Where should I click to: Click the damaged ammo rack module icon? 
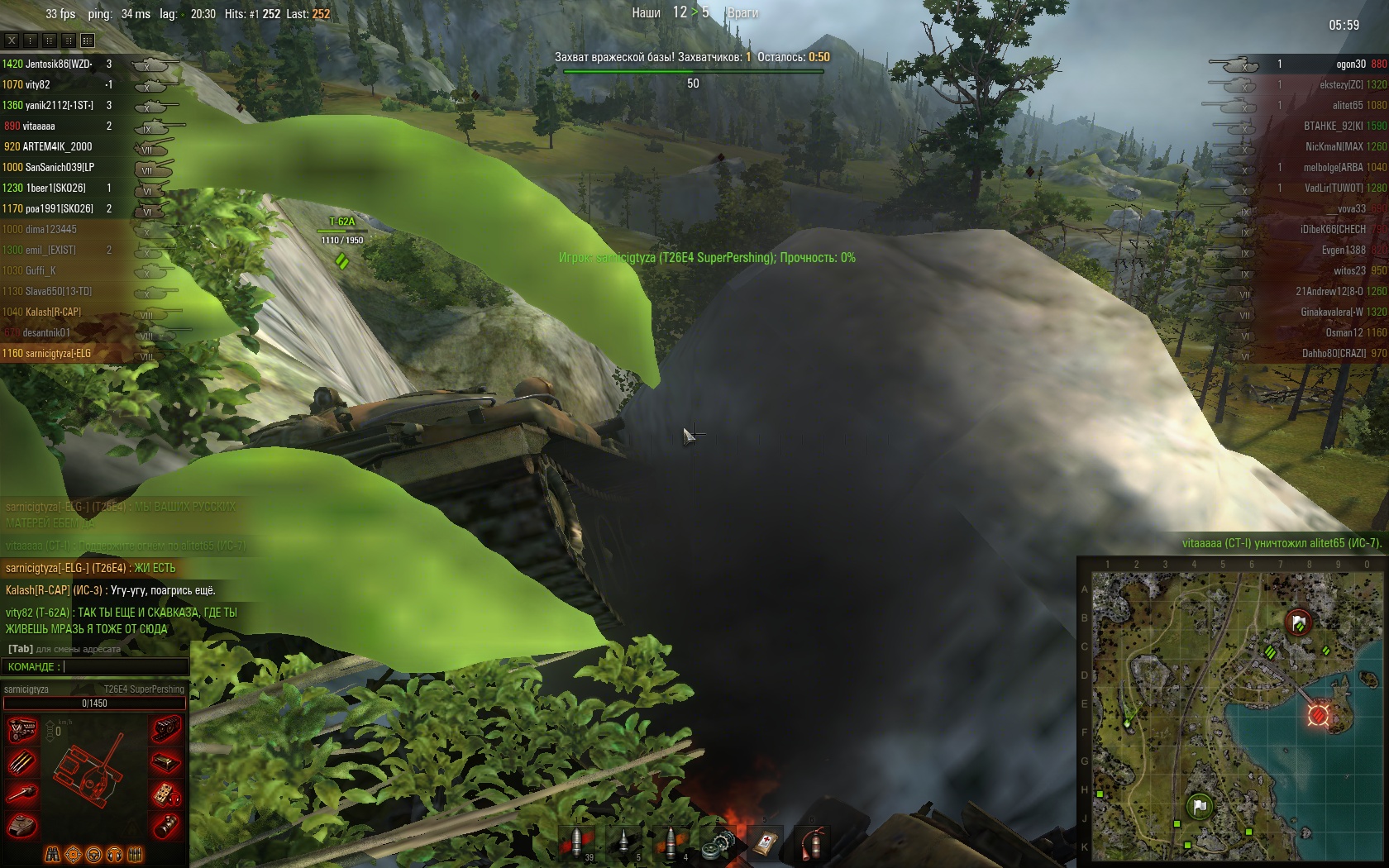(x=22, y=762)
